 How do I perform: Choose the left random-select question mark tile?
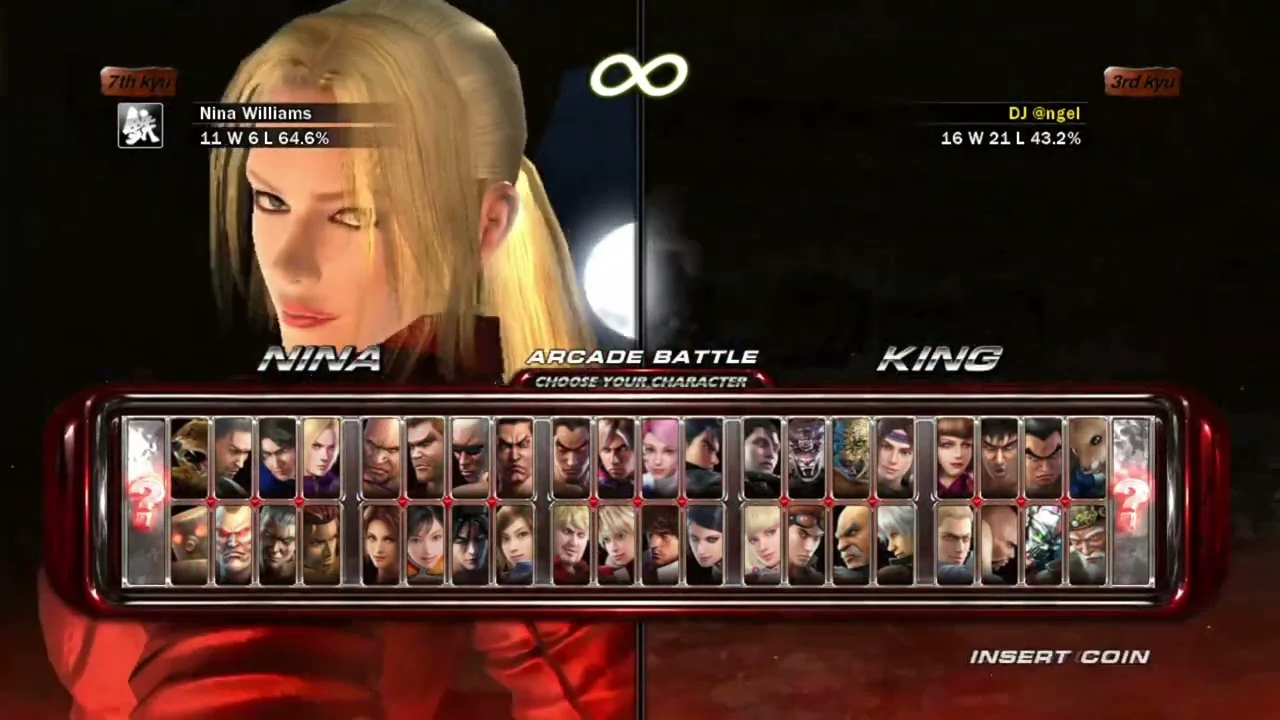tap(145, 500)
